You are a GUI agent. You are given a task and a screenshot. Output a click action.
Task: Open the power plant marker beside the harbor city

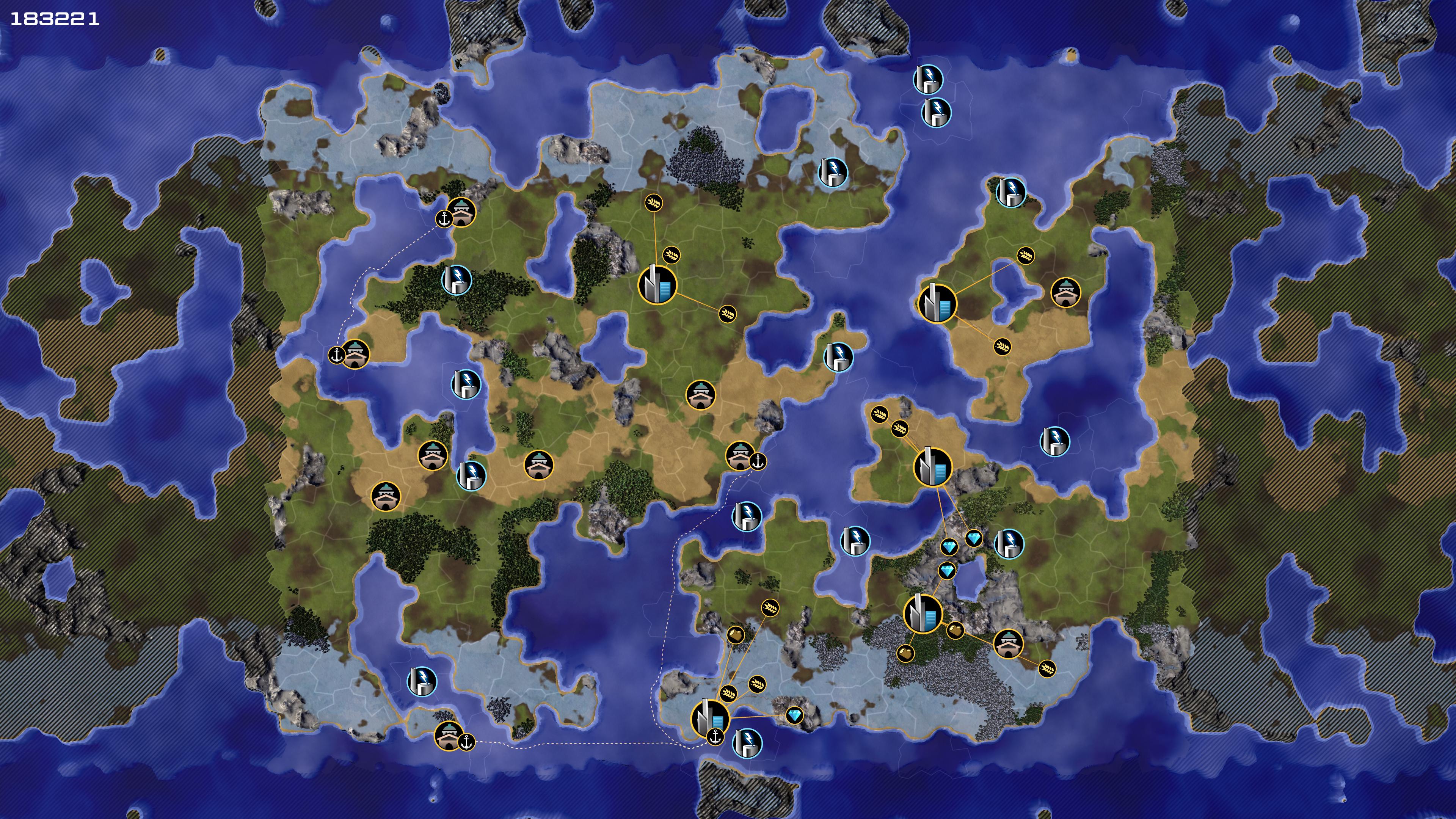[747, 742]
